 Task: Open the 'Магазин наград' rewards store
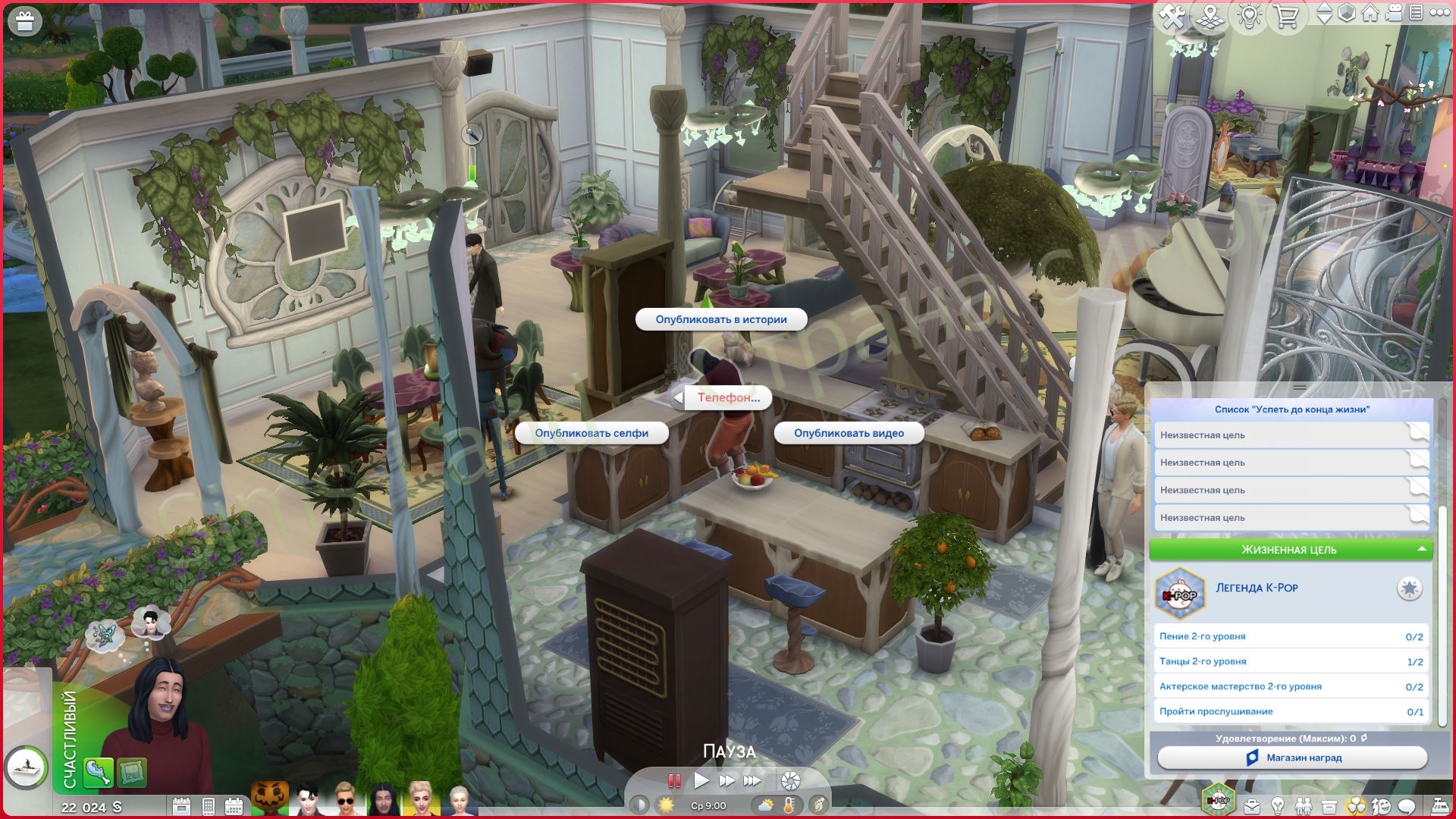(1292, 758)
